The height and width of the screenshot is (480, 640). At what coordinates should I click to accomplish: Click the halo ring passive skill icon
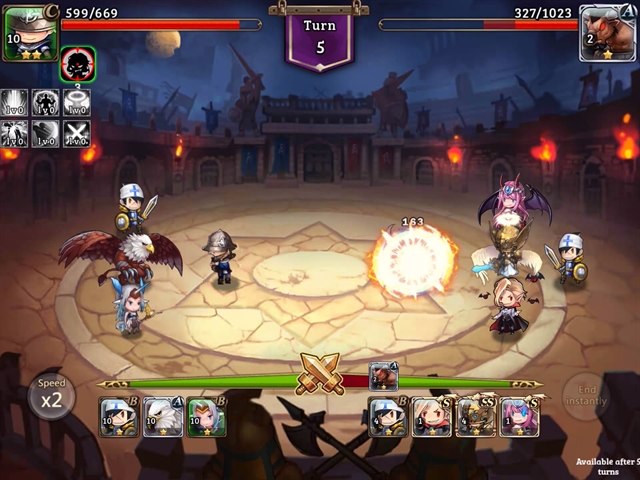pos(77,102)
